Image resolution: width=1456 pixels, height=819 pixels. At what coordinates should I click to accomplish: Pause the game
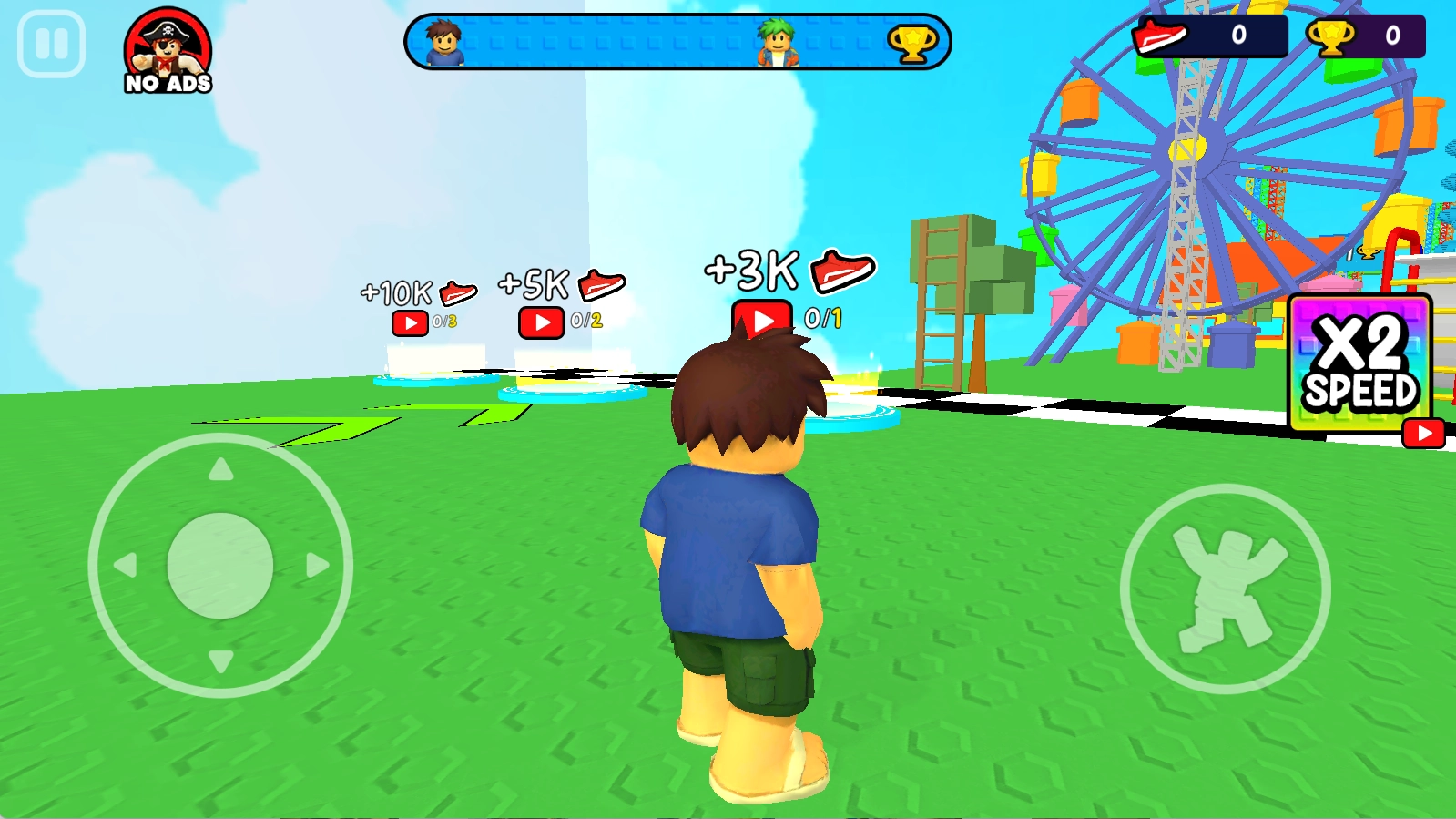[51, 44]
